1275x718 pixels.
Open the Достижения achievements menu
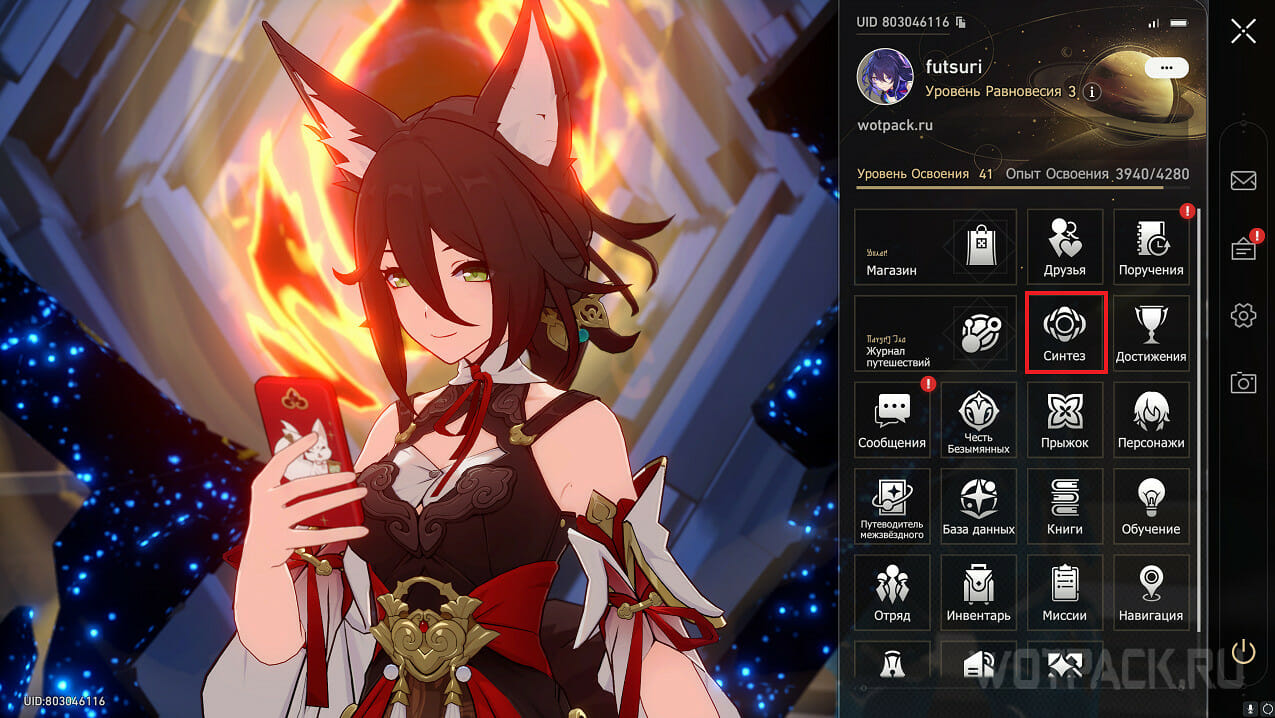click(1151, 333)
